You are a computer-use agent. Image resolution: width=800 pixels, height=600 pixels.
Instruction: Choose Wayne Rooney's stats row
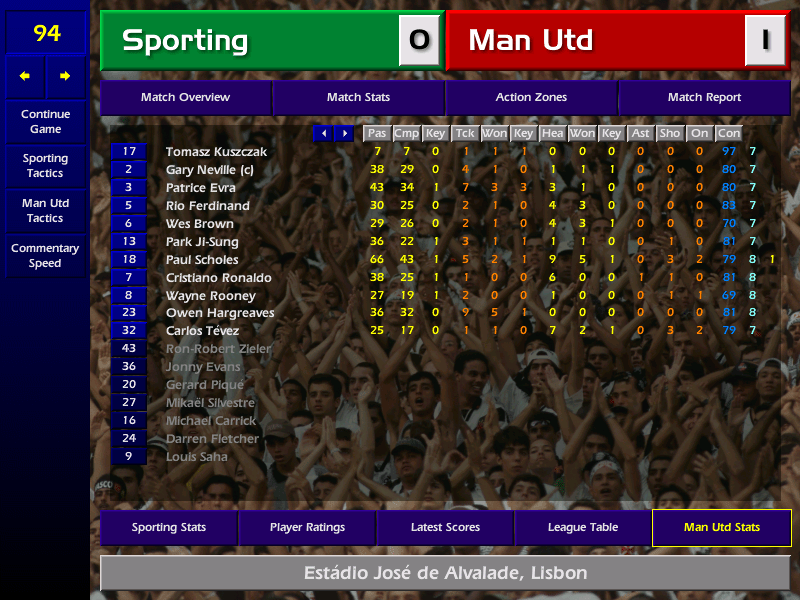click(x=210, y=296)
